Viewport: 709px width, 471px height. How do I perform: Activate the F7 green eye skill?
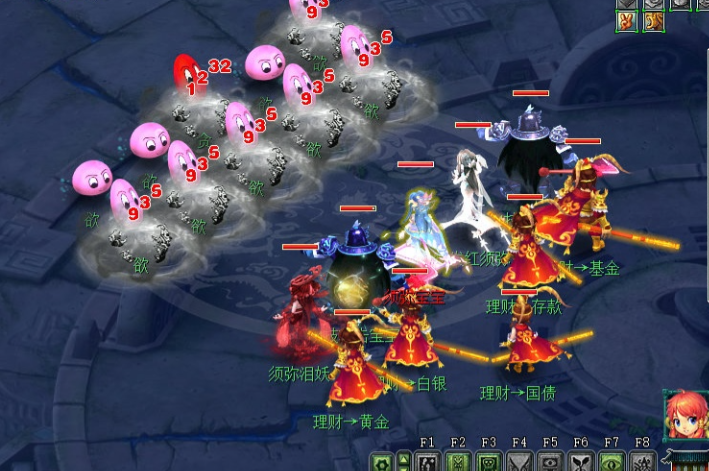coord(611,462)
